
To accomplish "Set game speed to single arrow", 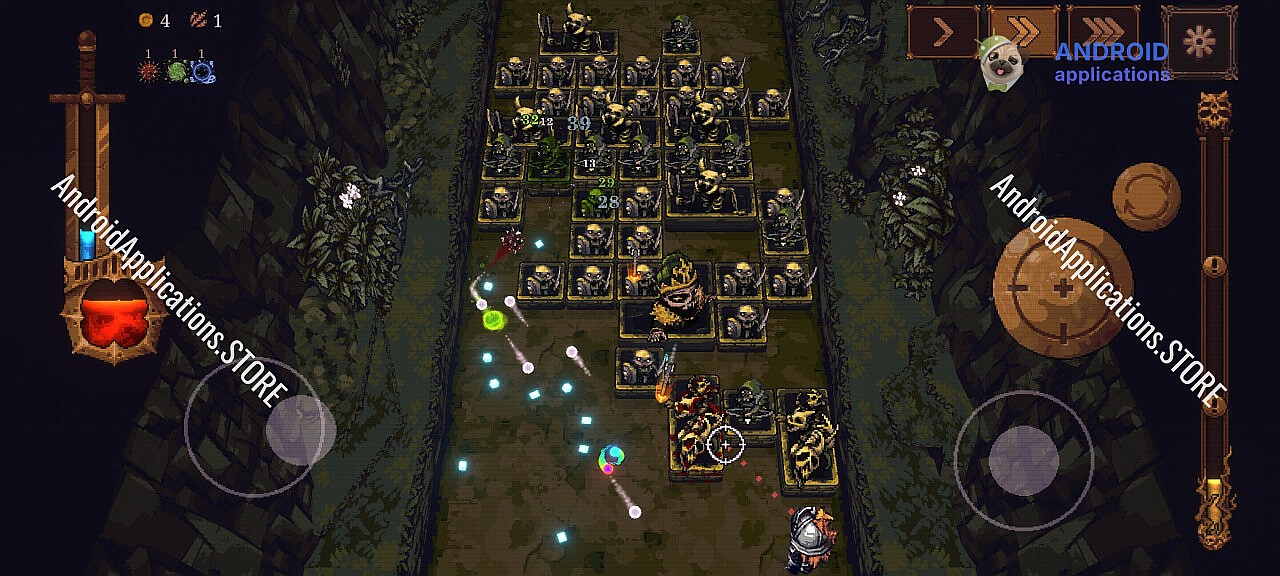I will click(x=942, y=31).
